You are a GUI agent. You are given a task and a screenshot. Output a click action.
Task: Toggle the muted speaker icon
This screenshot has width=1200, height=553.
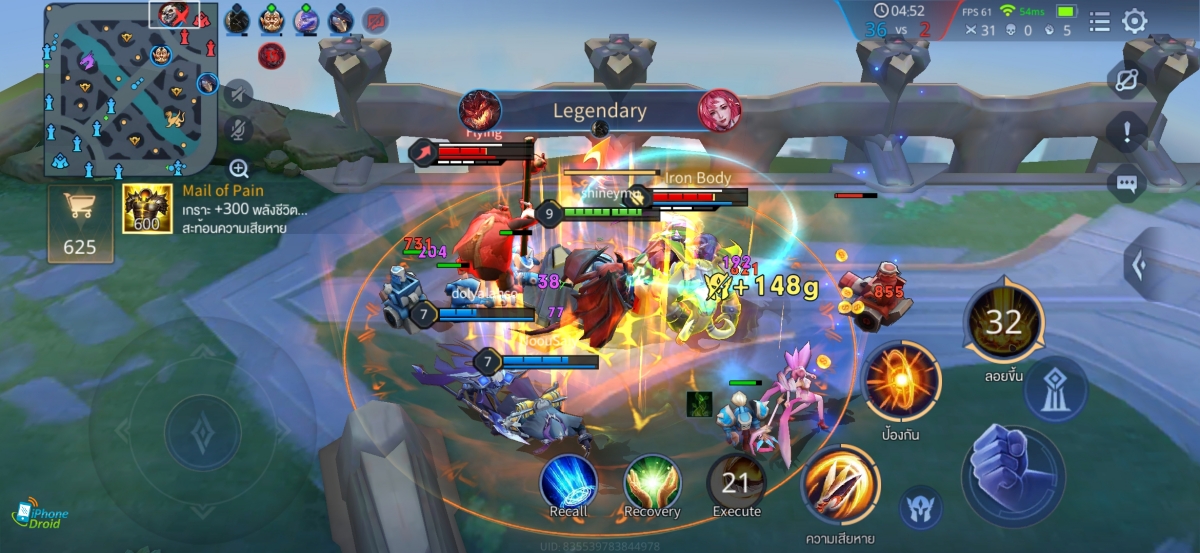click(238, 94)
